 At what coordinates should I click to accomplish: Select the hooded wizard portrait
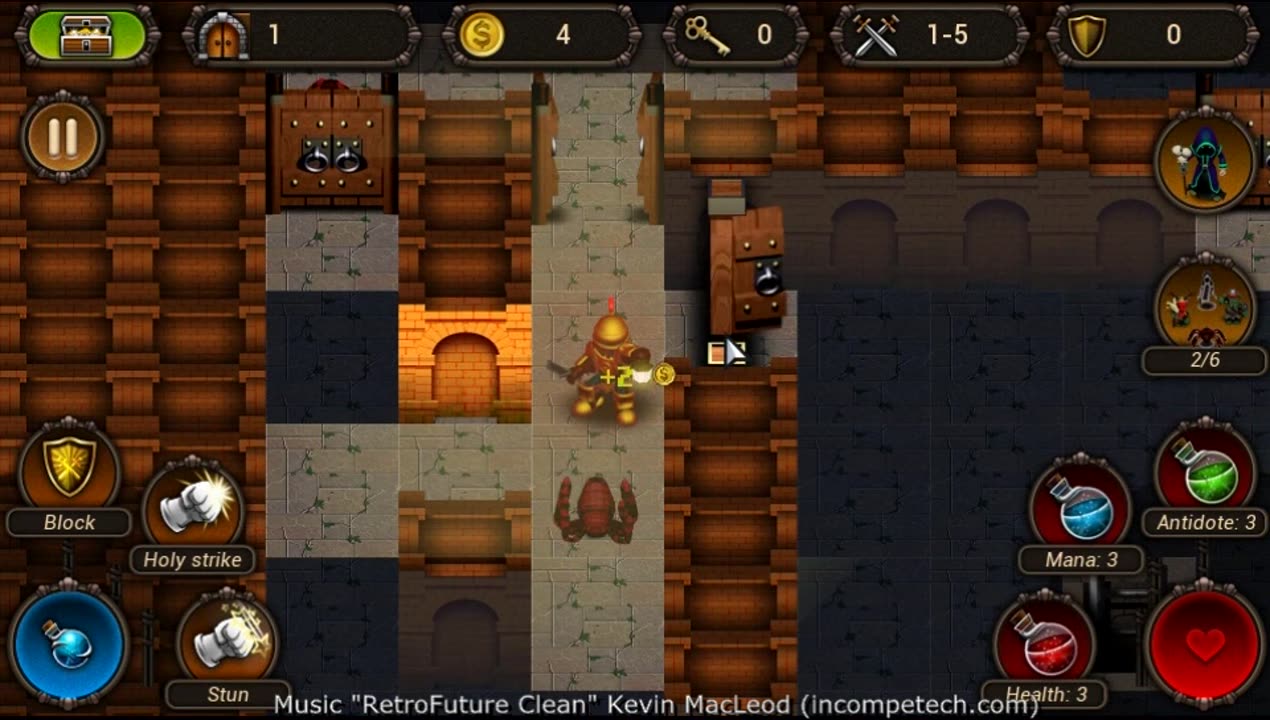pos(1205,160)
